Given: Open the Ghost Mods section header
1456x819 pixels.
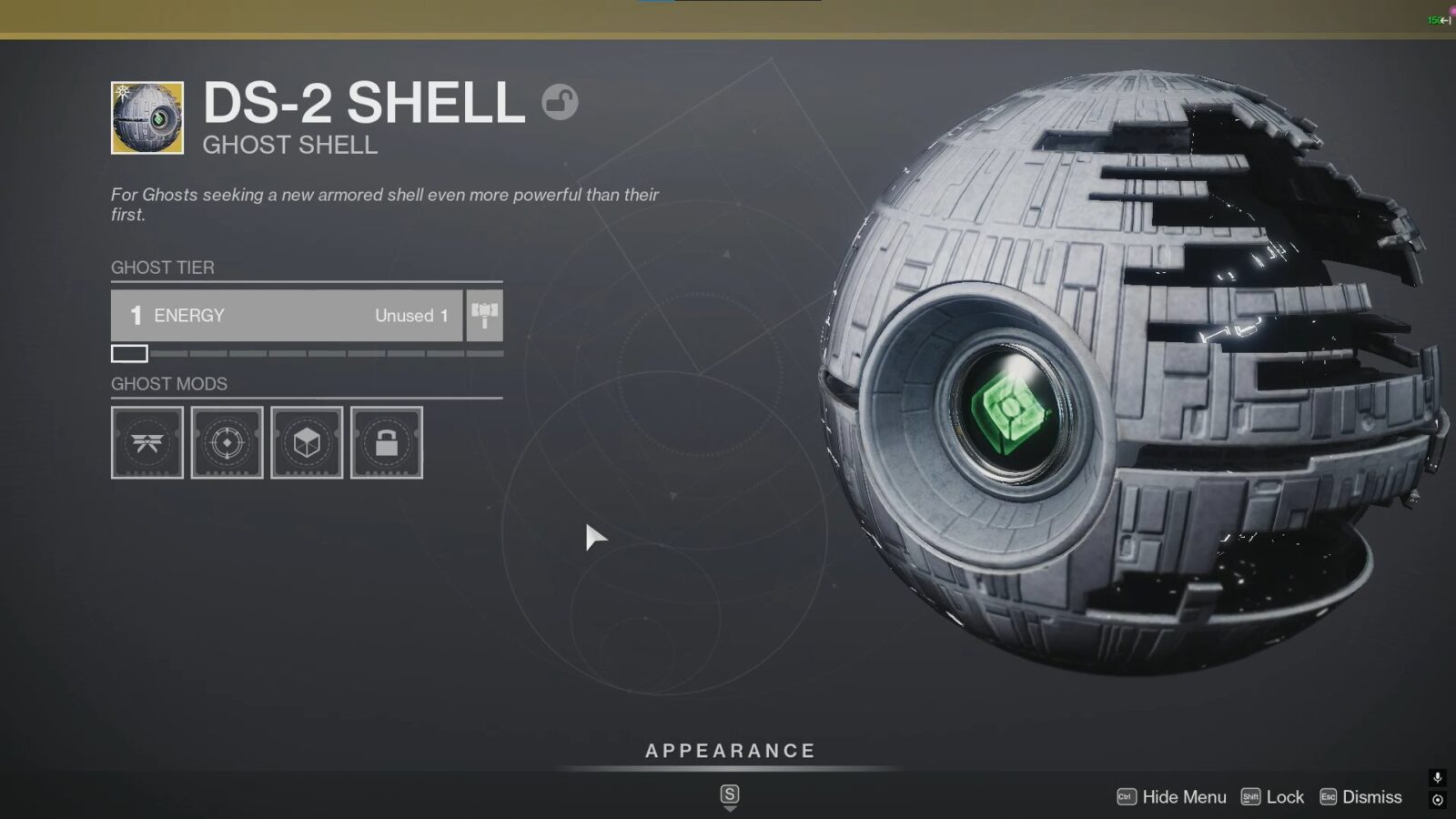Looking at the screenshot, I should (169, 384).
